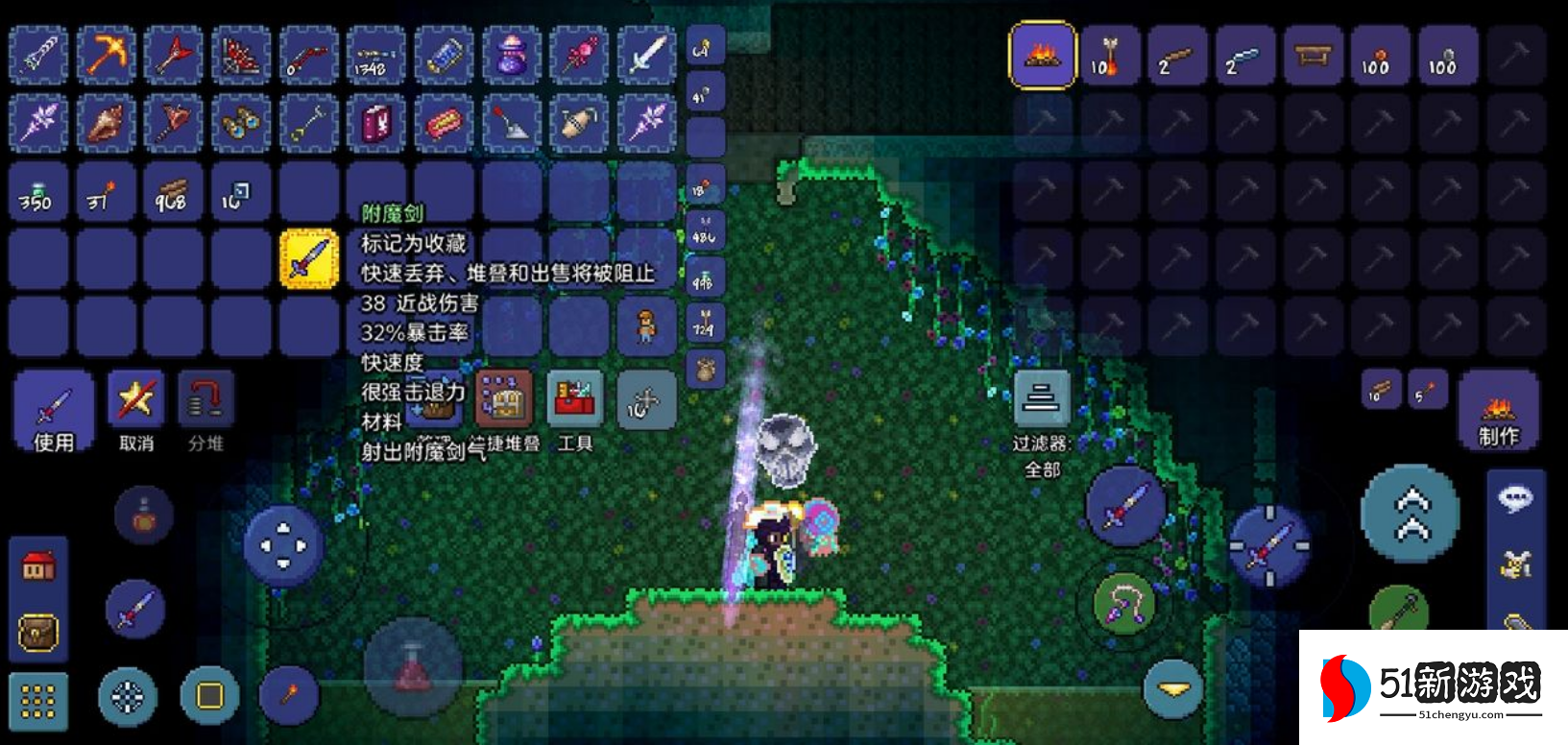This screenshot has width=1568, height=745.
Task: Click the yellow down-arrow collapse button
Action: coord(1172,687)
